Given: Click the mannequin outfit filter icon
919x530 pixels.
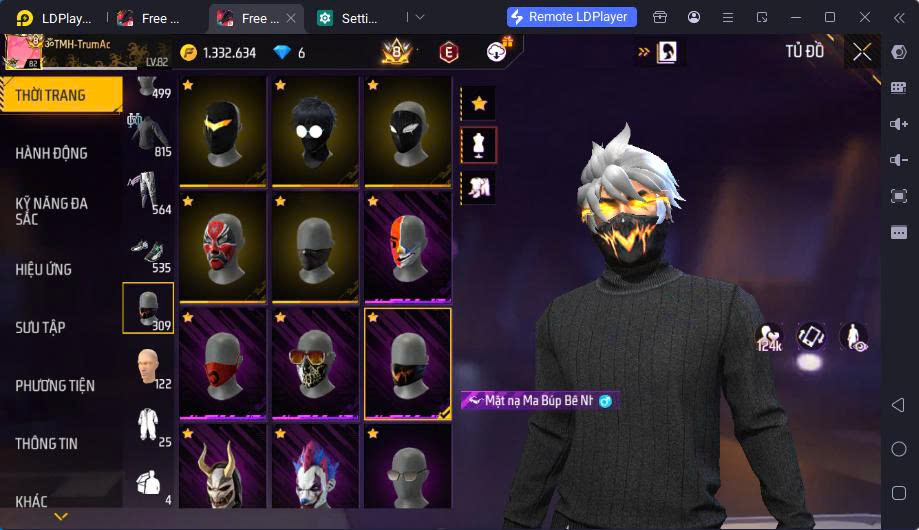Looking at the screenshot, I should [479, 145].
